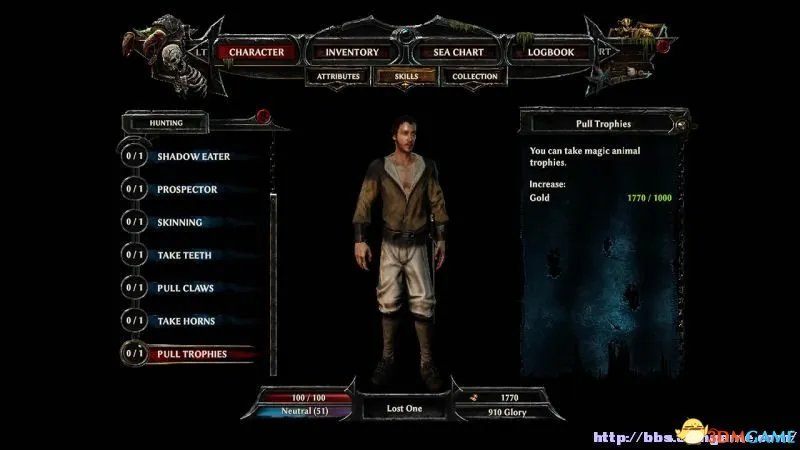Select the Pull Trophies skill
800x450 pixels.
[x=192, y=354]
